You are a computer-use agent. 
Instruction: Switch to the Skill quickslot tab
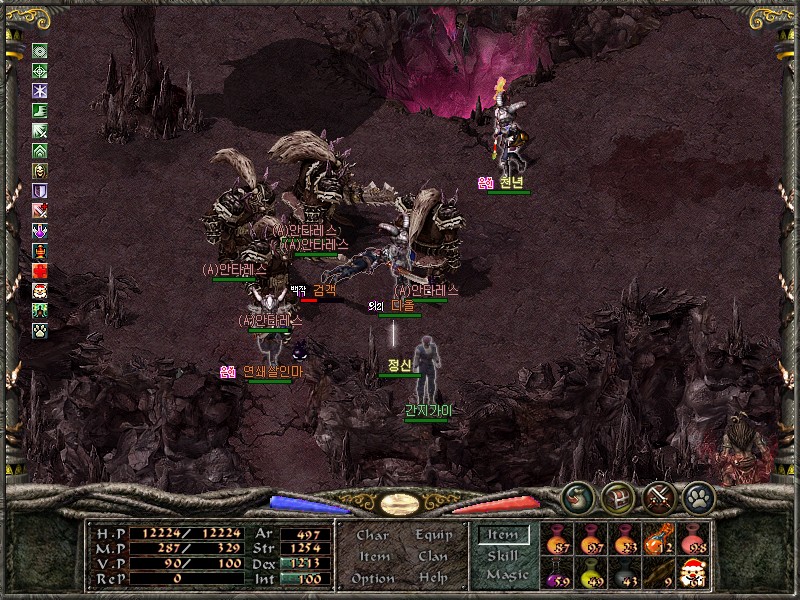coord(502,555)
